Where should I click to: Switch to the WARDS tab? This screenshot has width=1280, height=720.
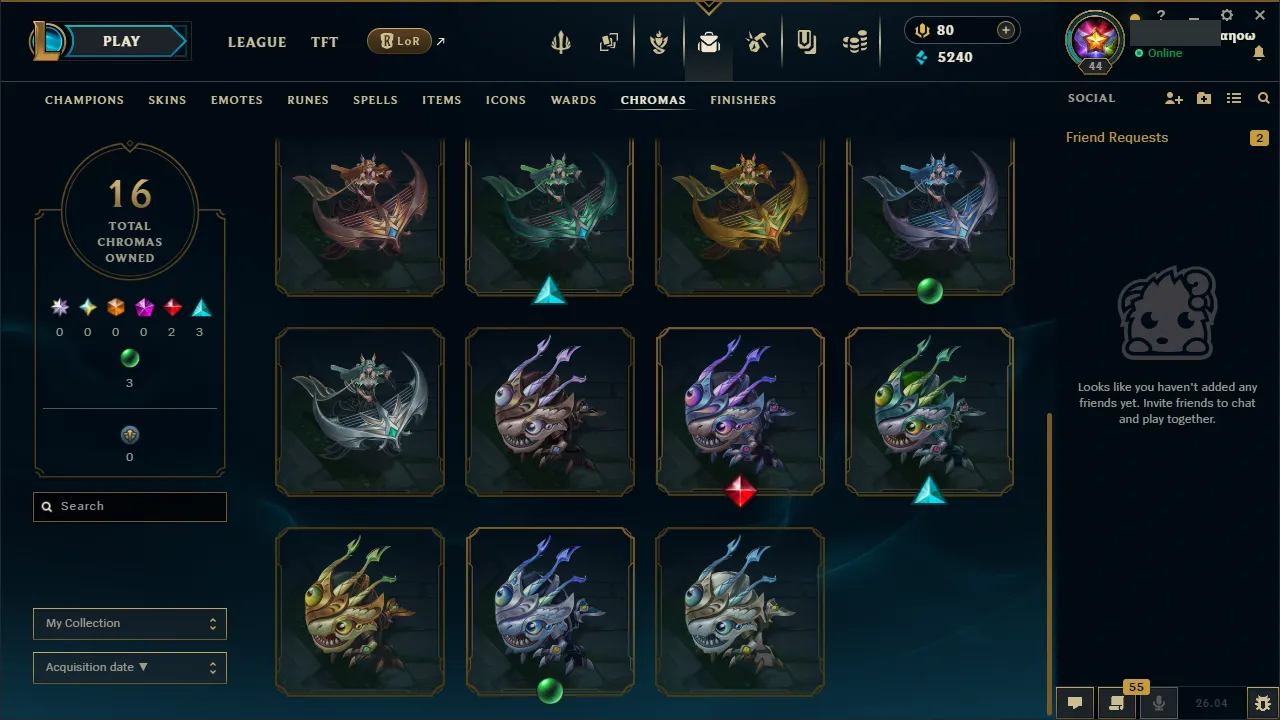point(573,100)
